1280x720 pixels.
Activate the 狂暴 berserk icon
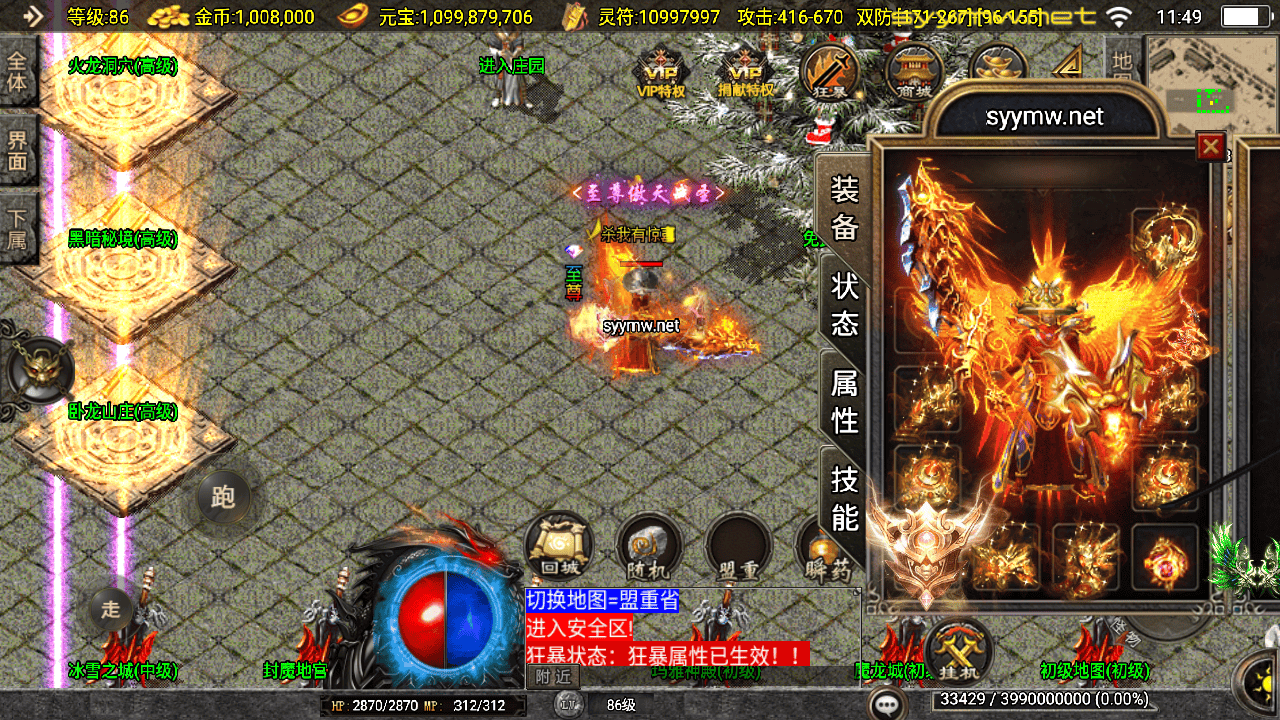(829, 72)
